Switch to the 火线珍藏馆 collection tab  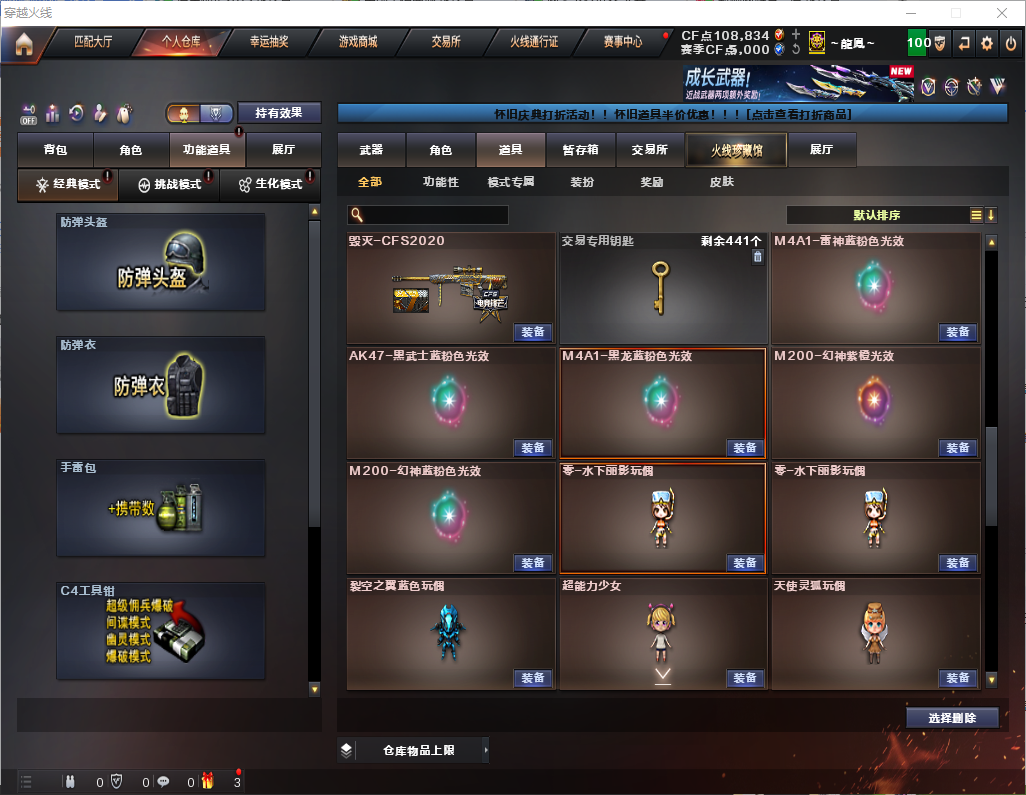(x=736, y=150)
